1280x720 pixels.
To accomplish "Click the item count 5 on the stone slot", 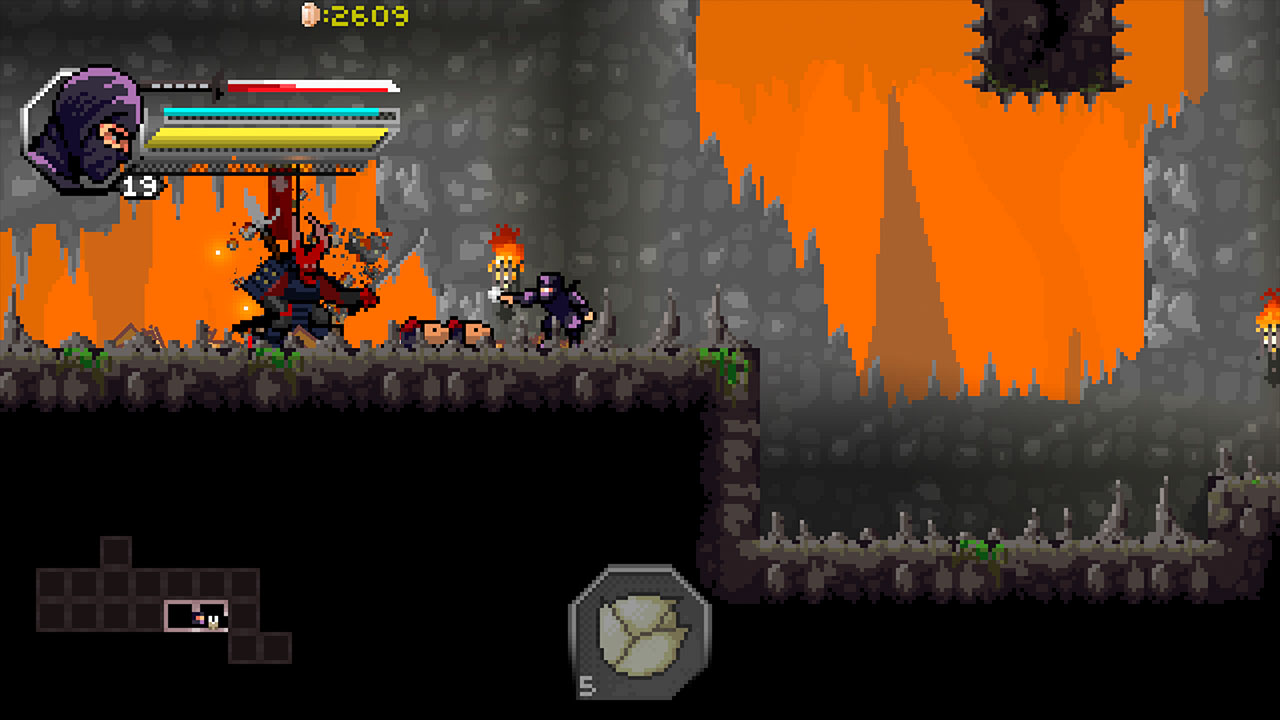I will tap(586, 687).
